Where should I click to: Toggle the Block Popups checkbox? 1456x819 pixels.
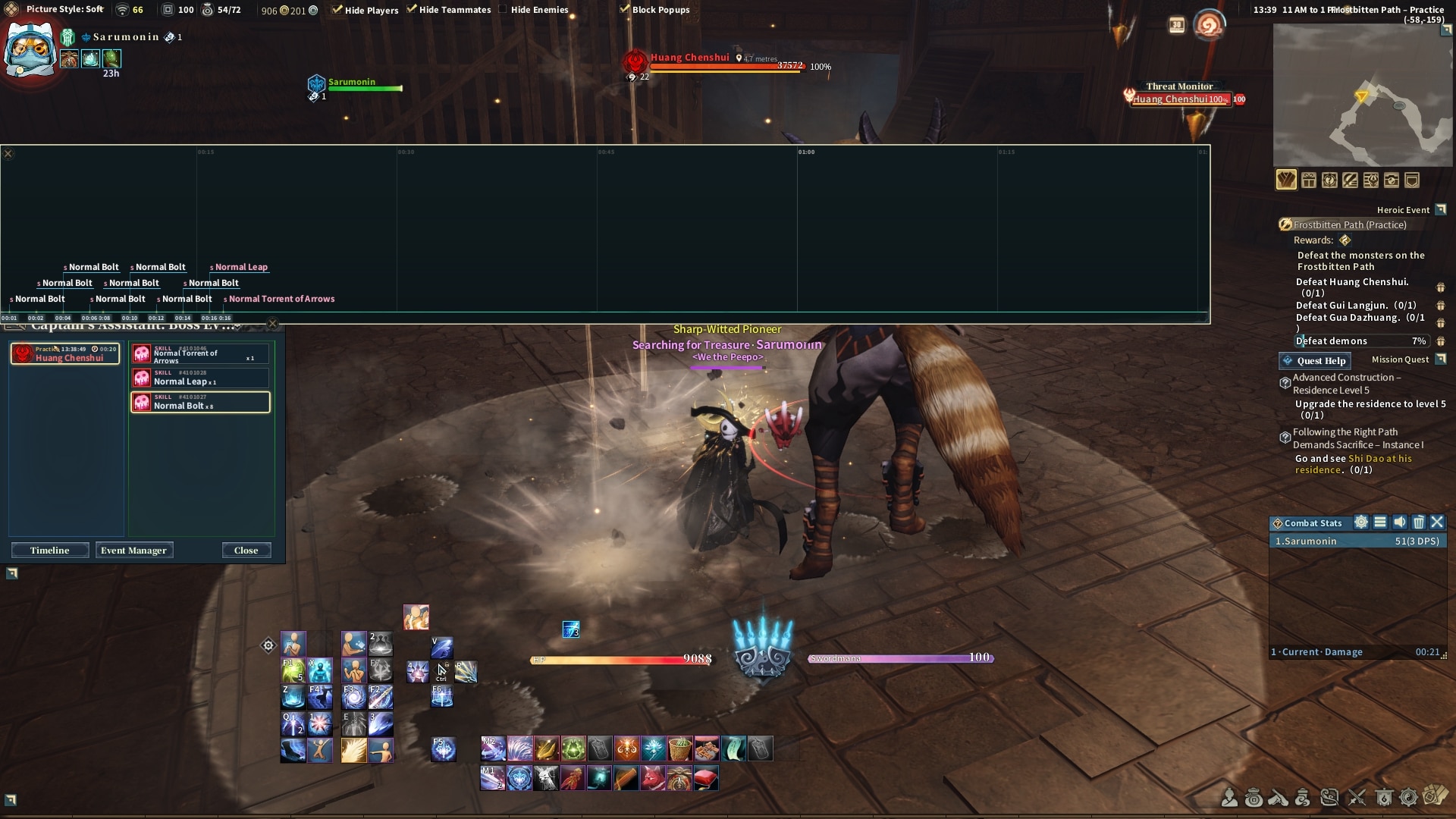[624, 10]
